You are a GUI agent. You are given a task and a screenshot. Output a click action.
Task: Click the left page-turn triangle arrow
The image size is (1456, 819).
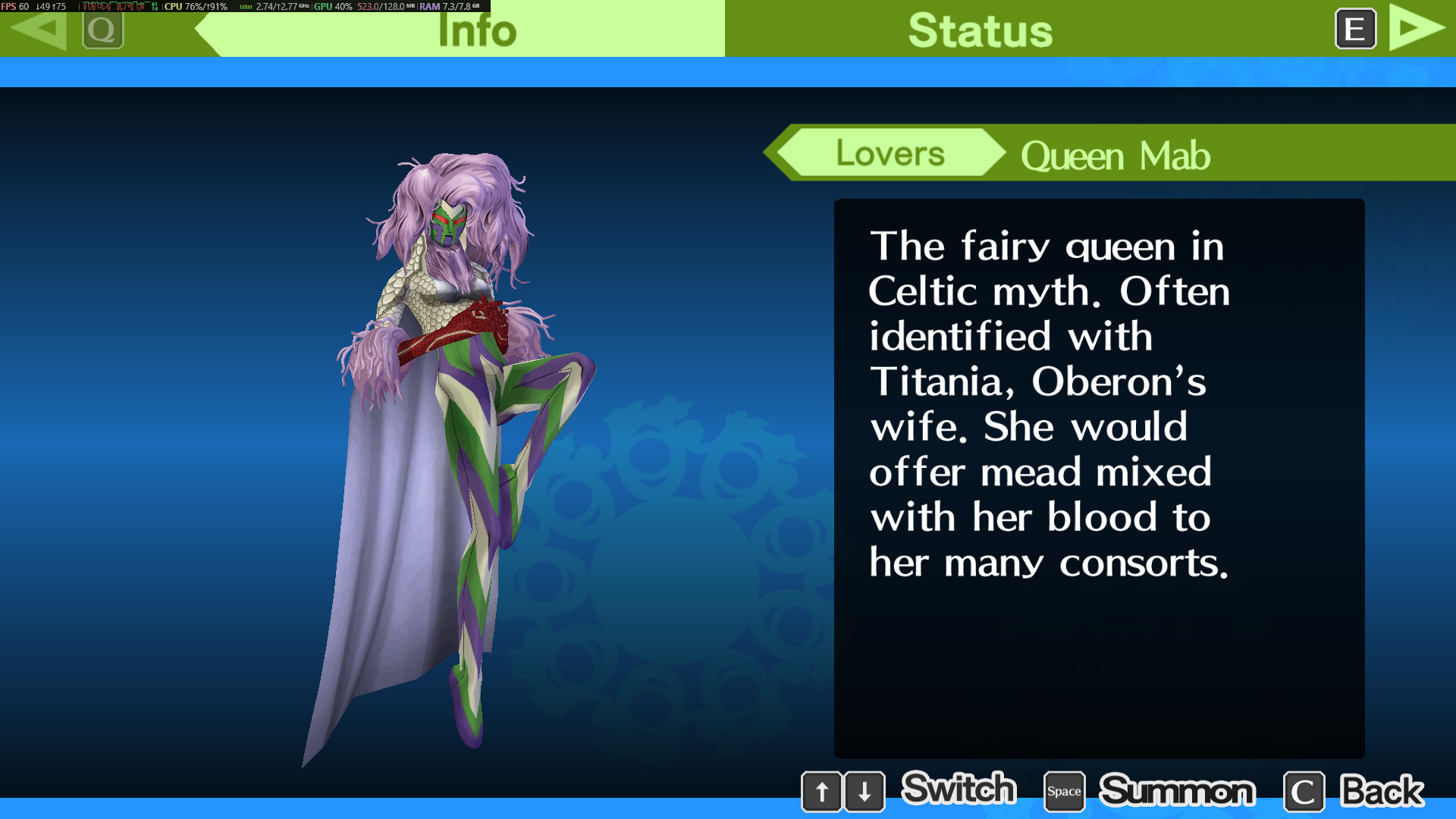coord(39,30)
